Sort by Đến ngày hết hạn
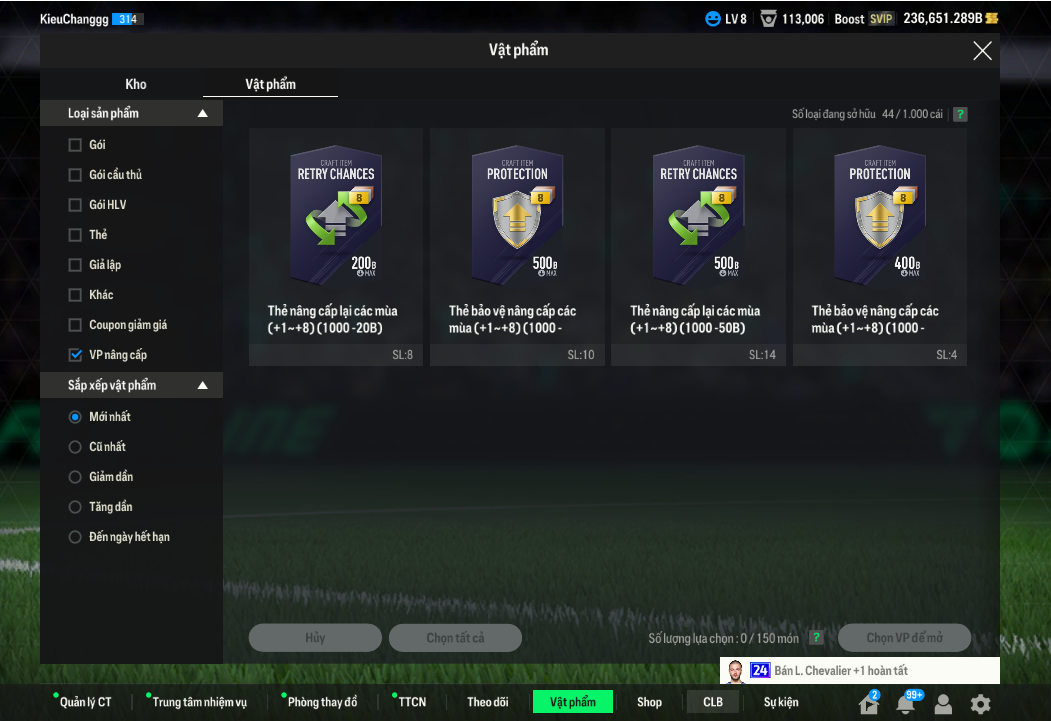 click(x=75, y=537)
